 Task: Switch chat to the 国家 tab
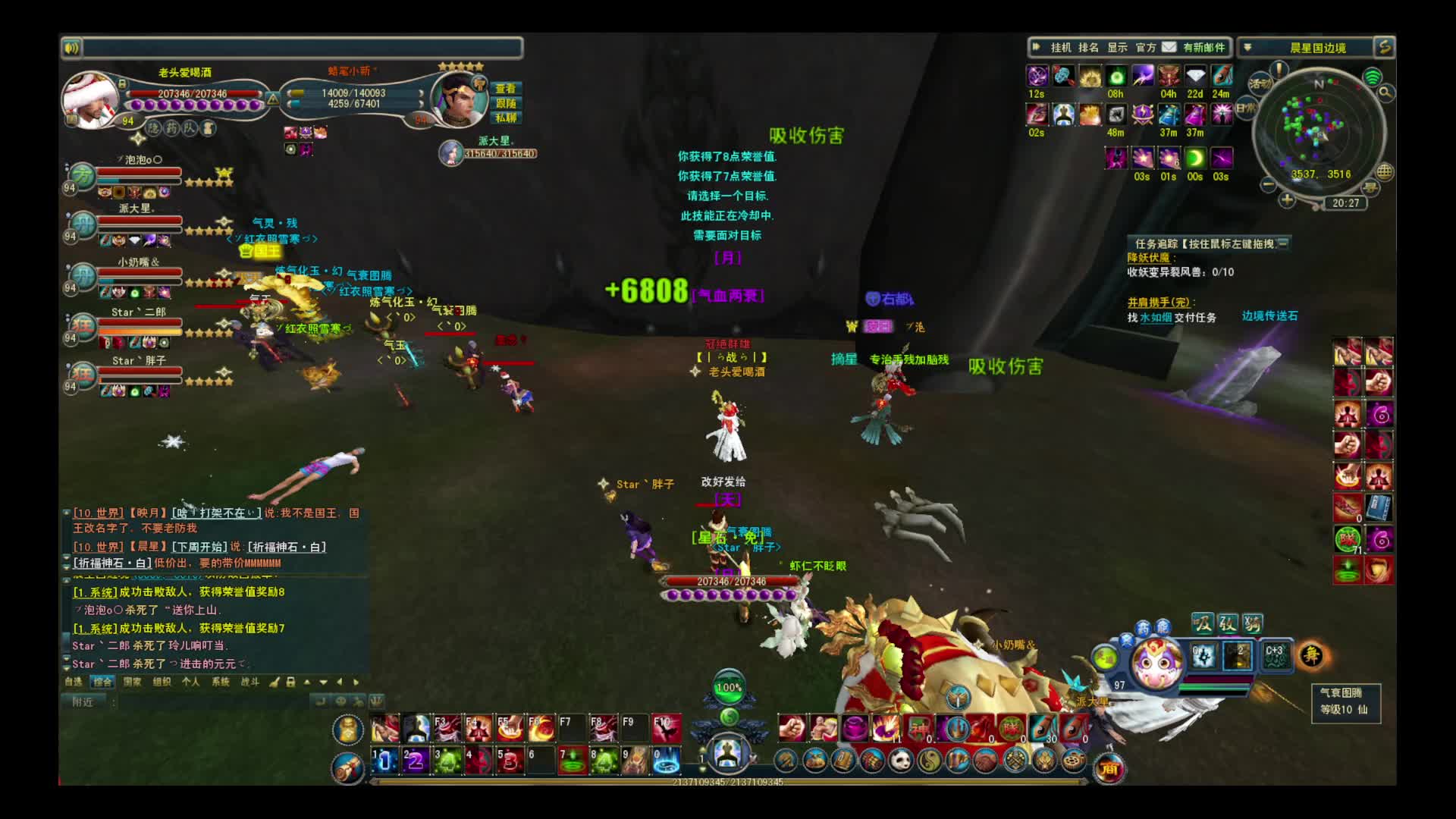132,682
